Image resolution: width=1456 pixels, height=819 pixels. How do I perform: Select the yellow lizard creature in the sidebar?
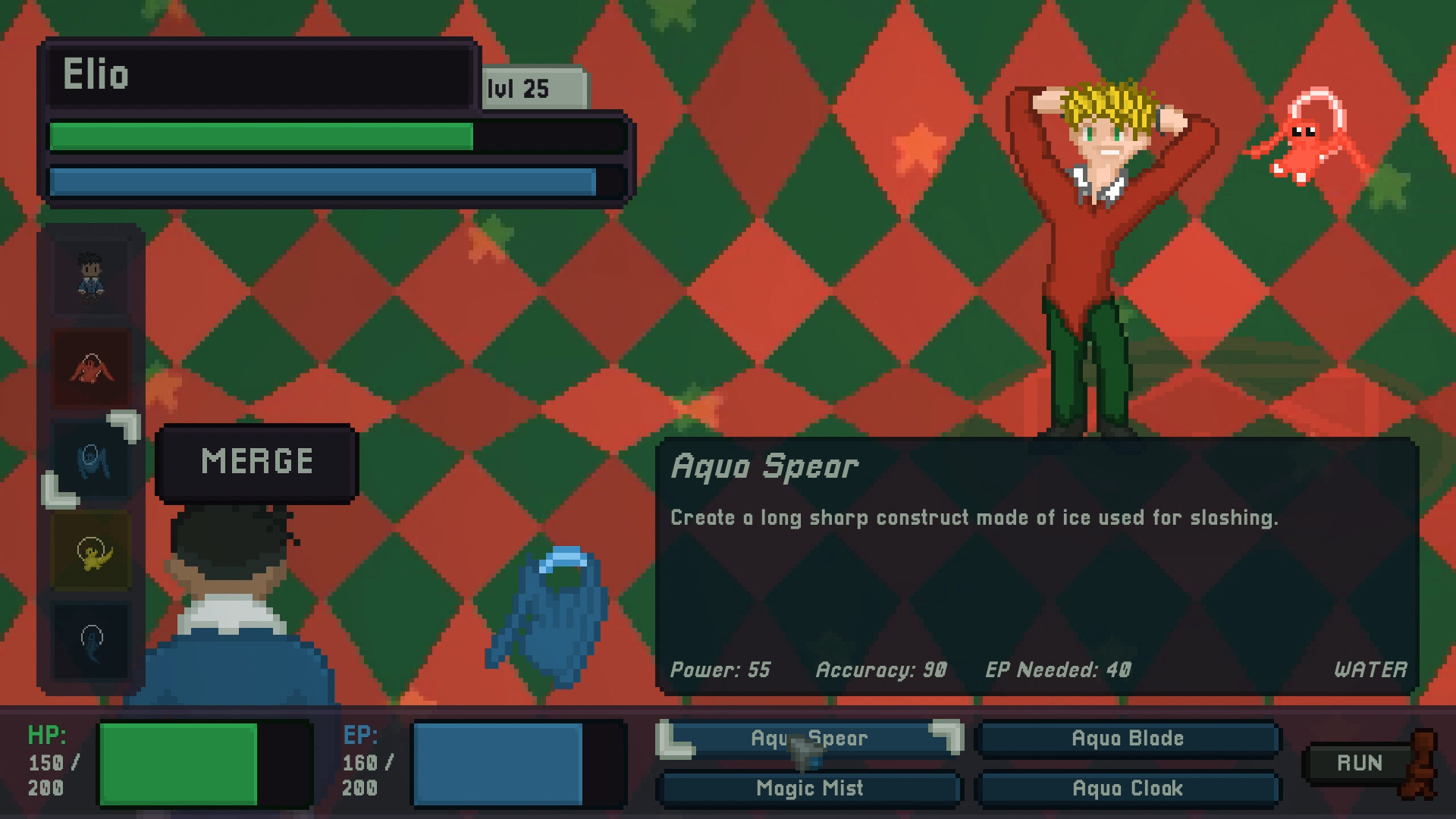[x=91, y=550]
